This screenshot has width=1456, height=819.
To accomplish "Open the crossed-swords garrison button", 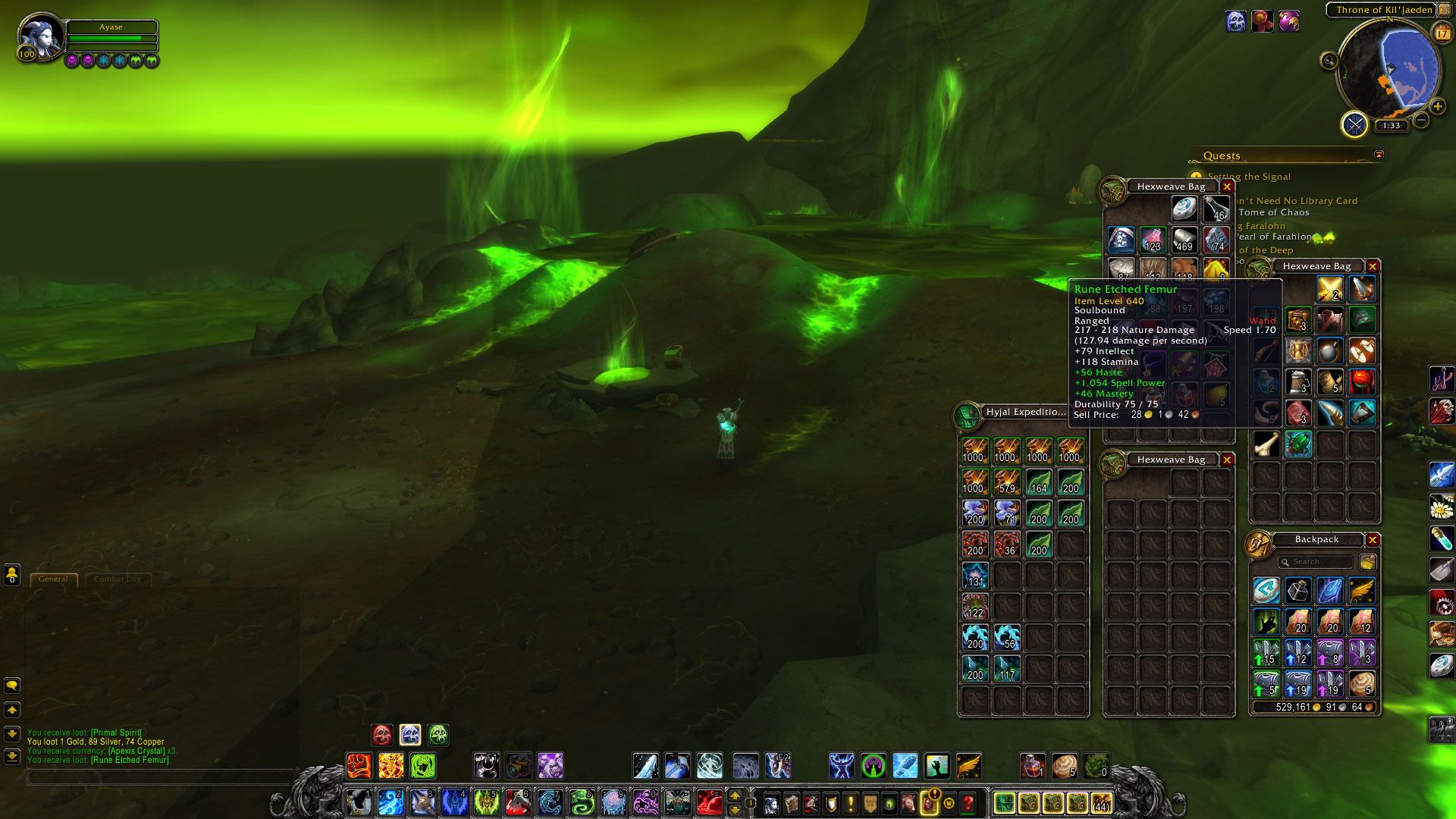I will [1354, 124].
